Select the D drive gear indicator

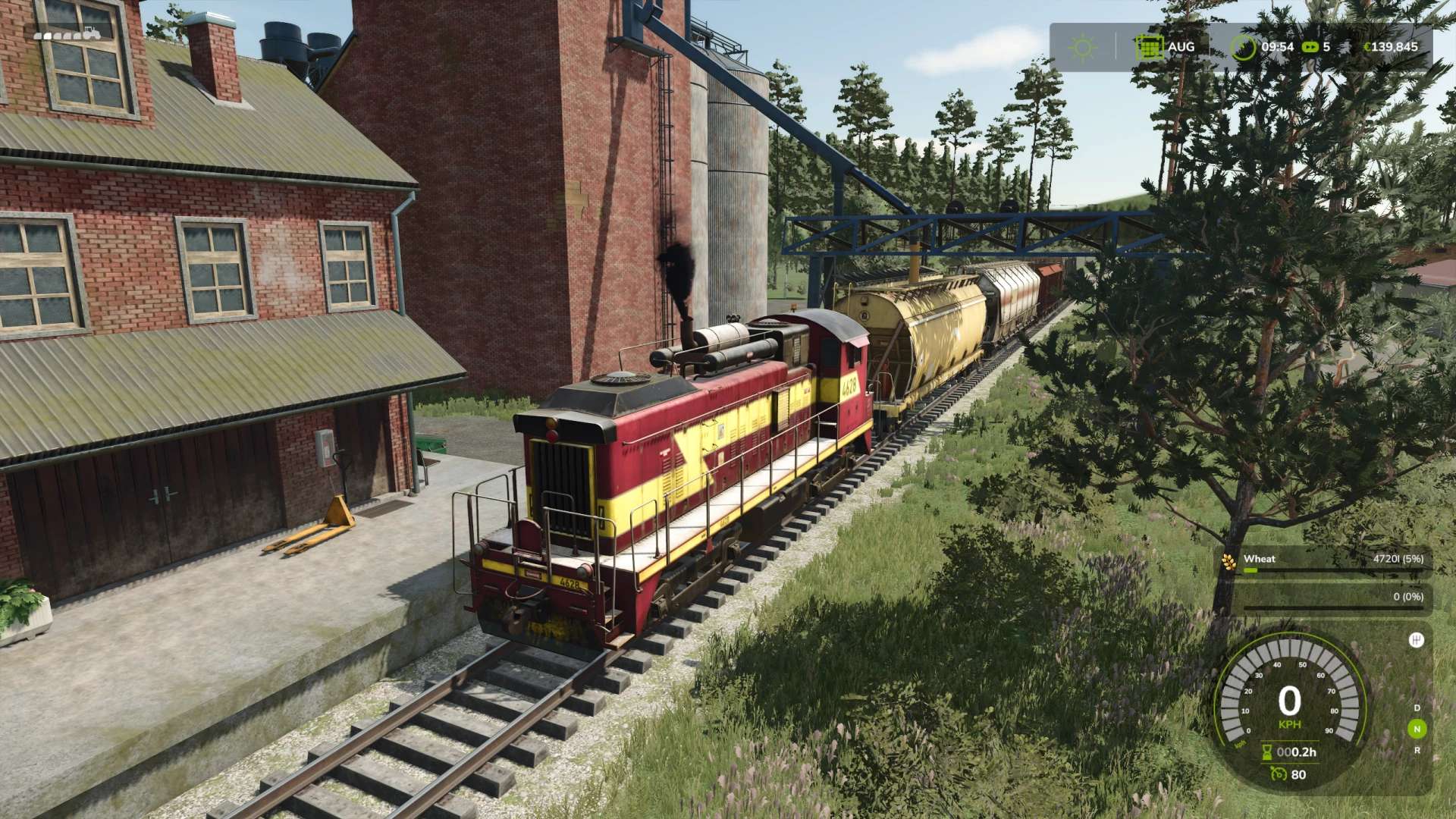[1417, 708]
